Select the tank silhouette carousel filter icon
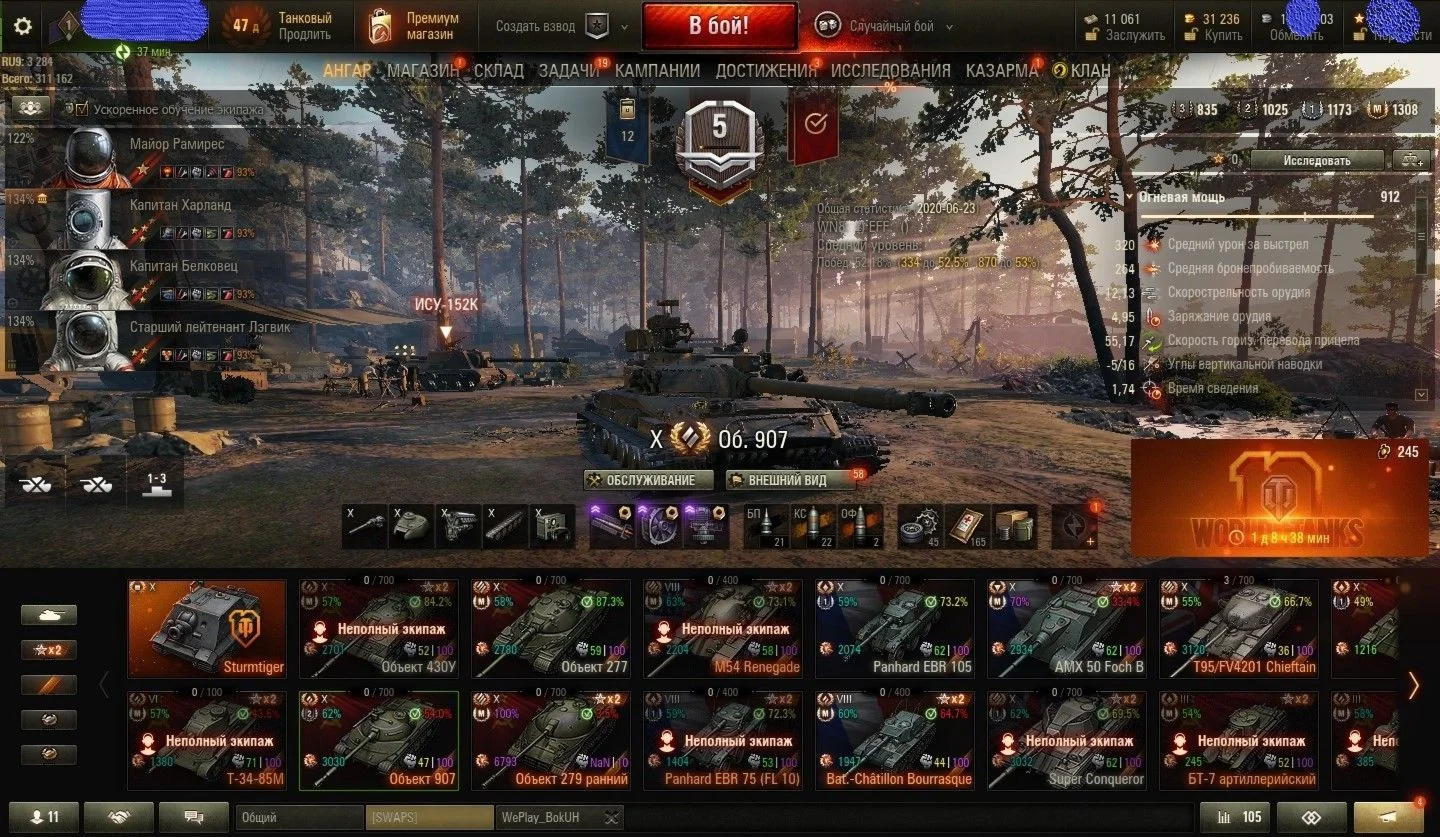1440x837 pixels. [48, 614]
